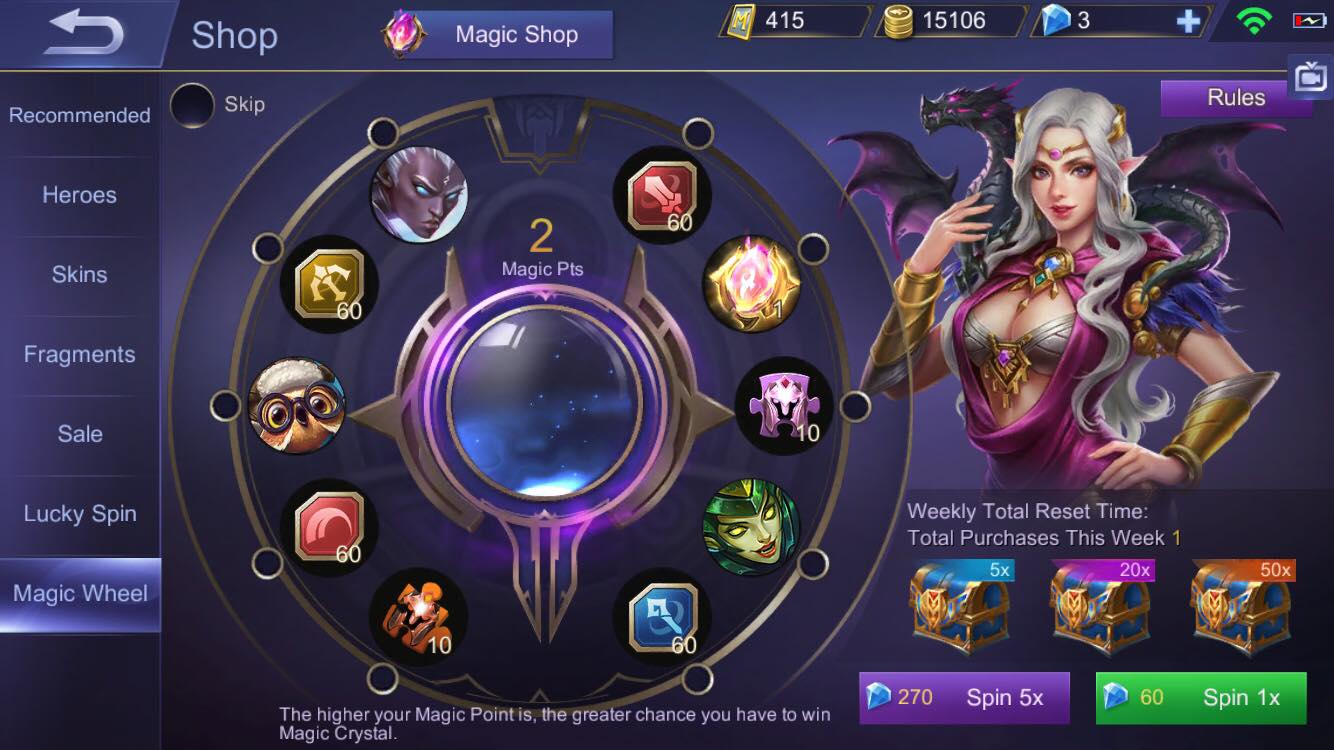Tap the Magic Shop header icon
The height and width of the screenshot is (750, 1334).
(406, 33)
